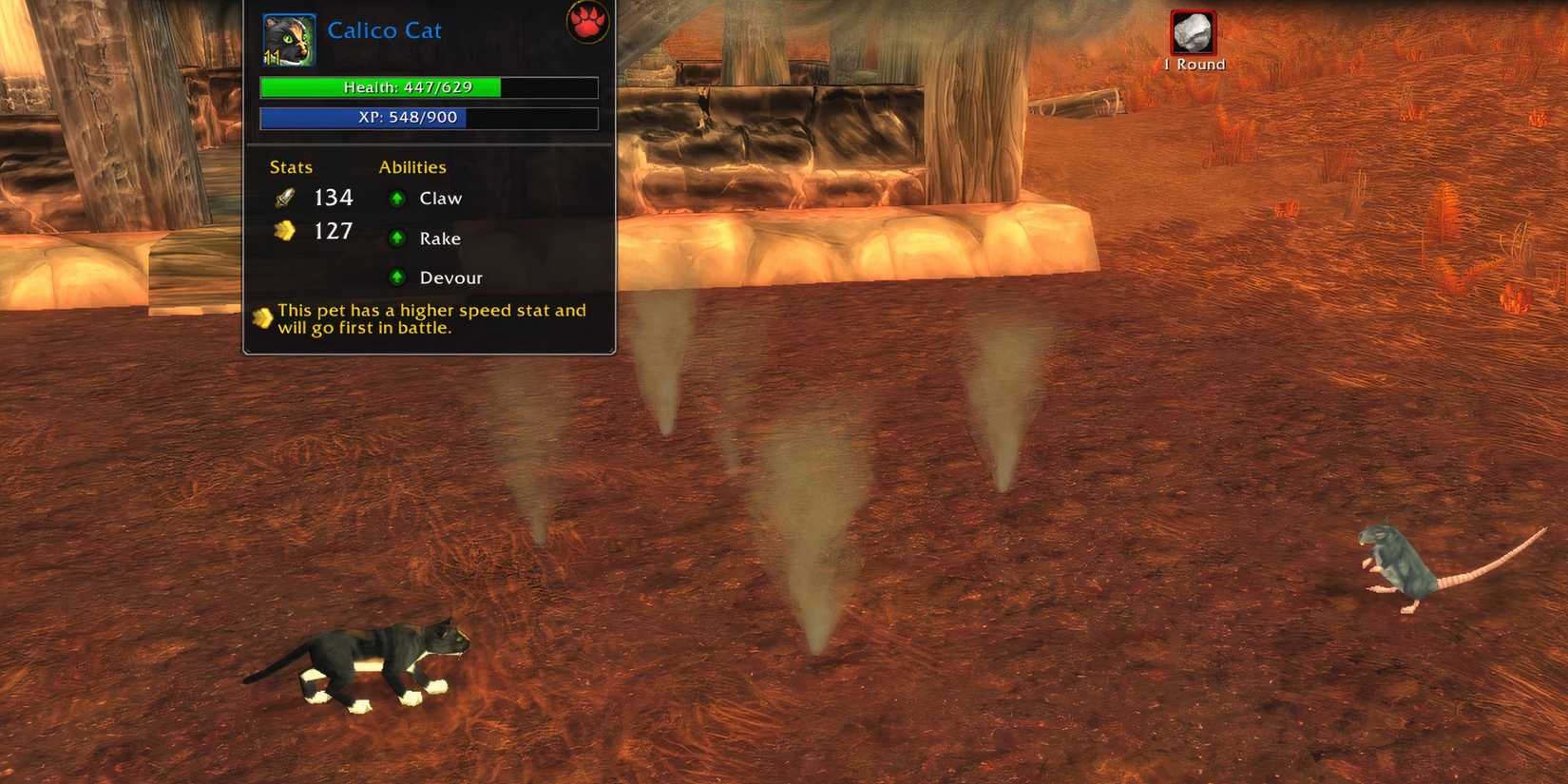
Task: Click the Beast family paw icon
Action: coord(586,21)
